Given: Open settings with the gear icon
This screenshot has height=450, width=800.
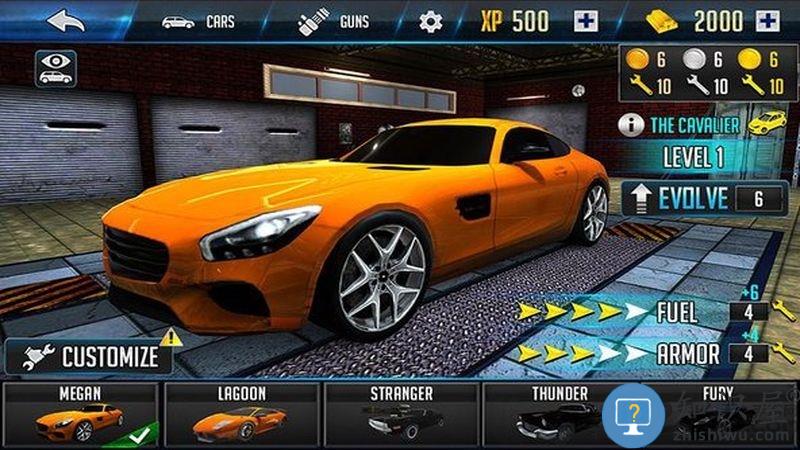Looking at the screenshot, I should pos(430,21).
